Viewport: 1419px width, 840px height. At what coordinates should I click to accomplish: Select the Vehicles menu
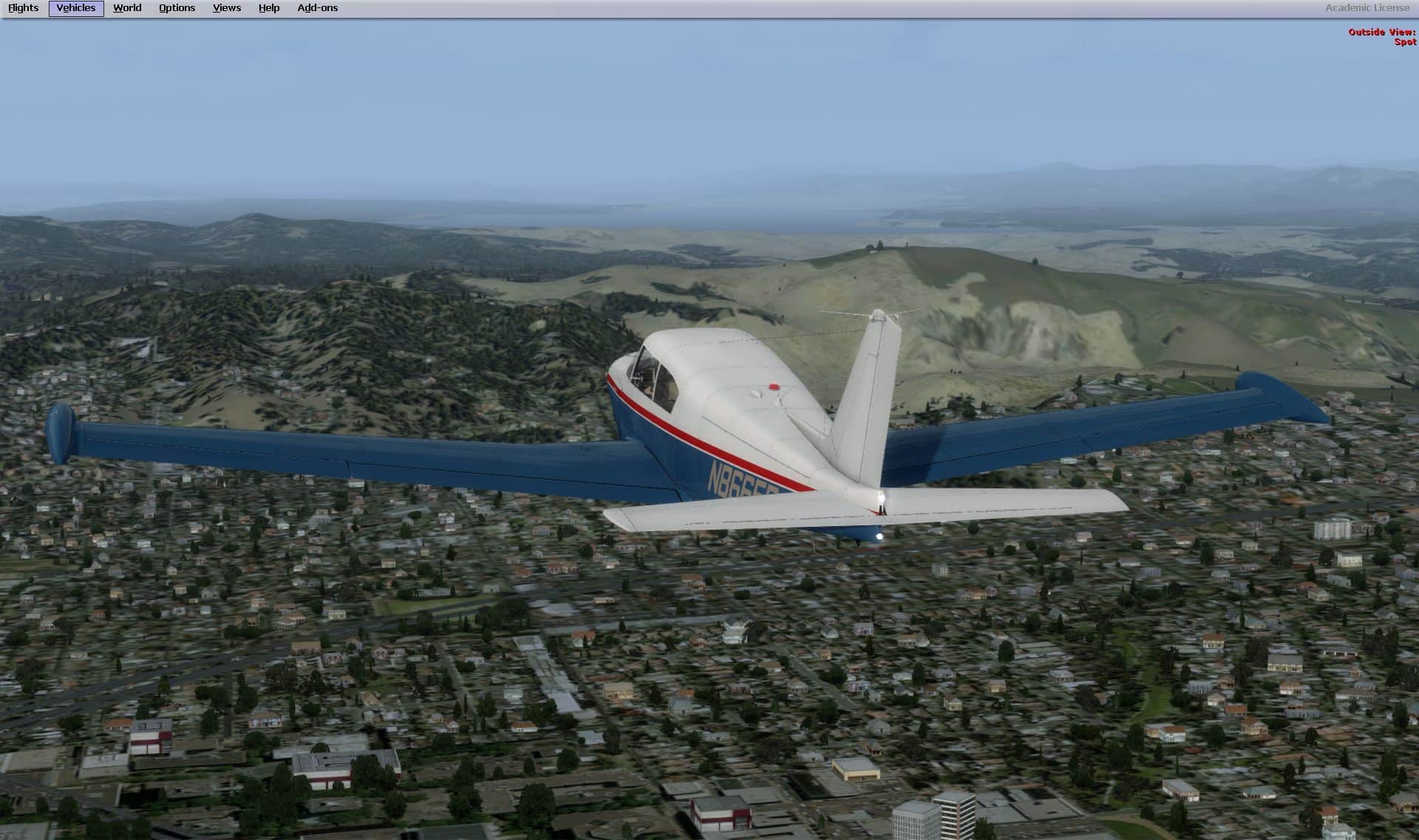point(76,8)
